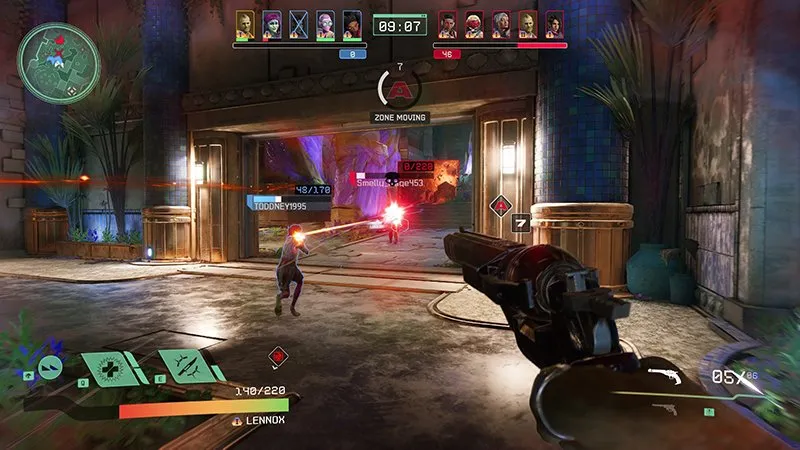The width and height of the screenshot is (800, 450).
Task: Click the zone A objective indicator
Action: point(400,90)
